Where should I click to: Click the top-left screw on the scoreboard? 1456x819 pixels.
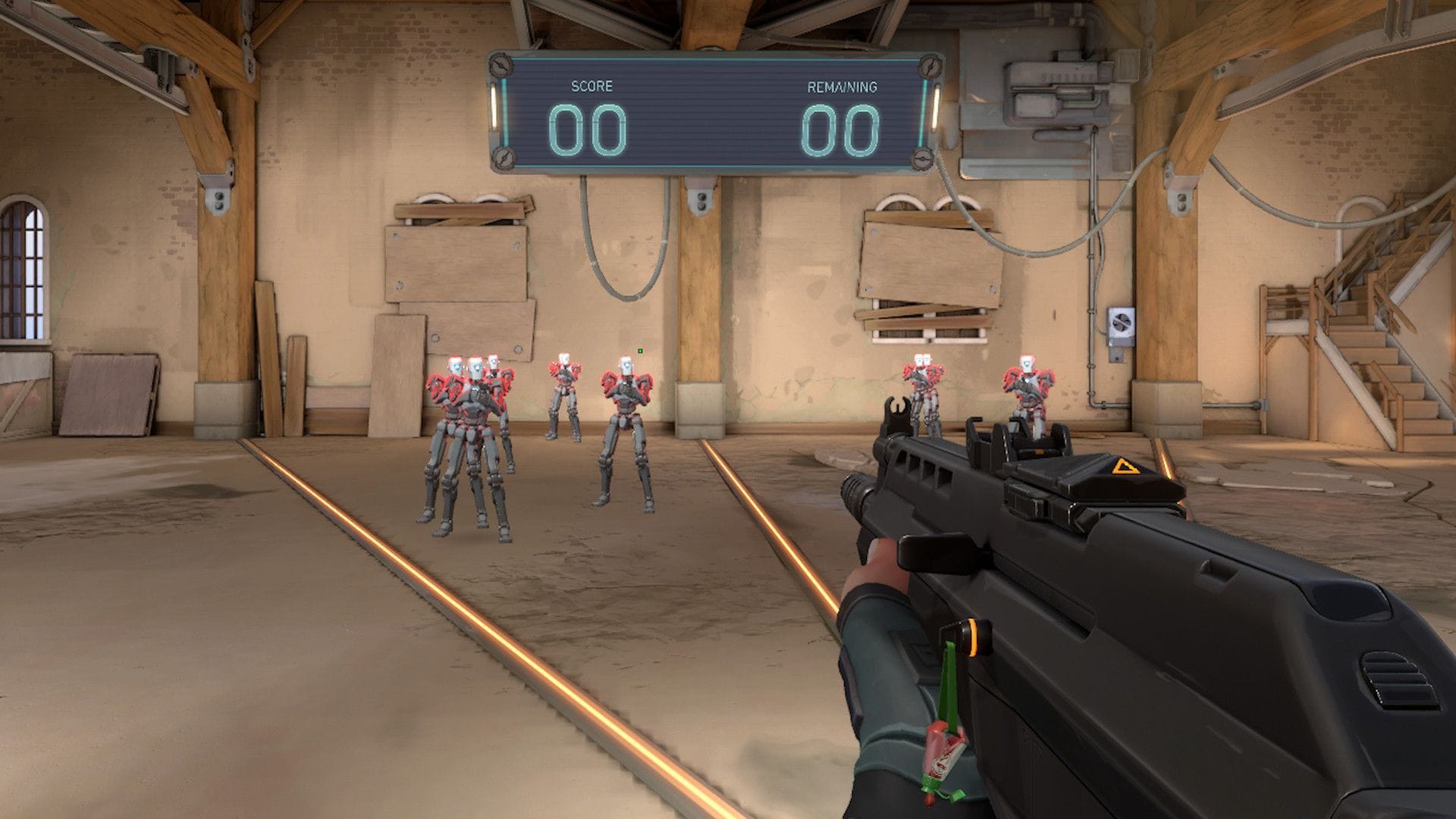click(x=500, y=64)
